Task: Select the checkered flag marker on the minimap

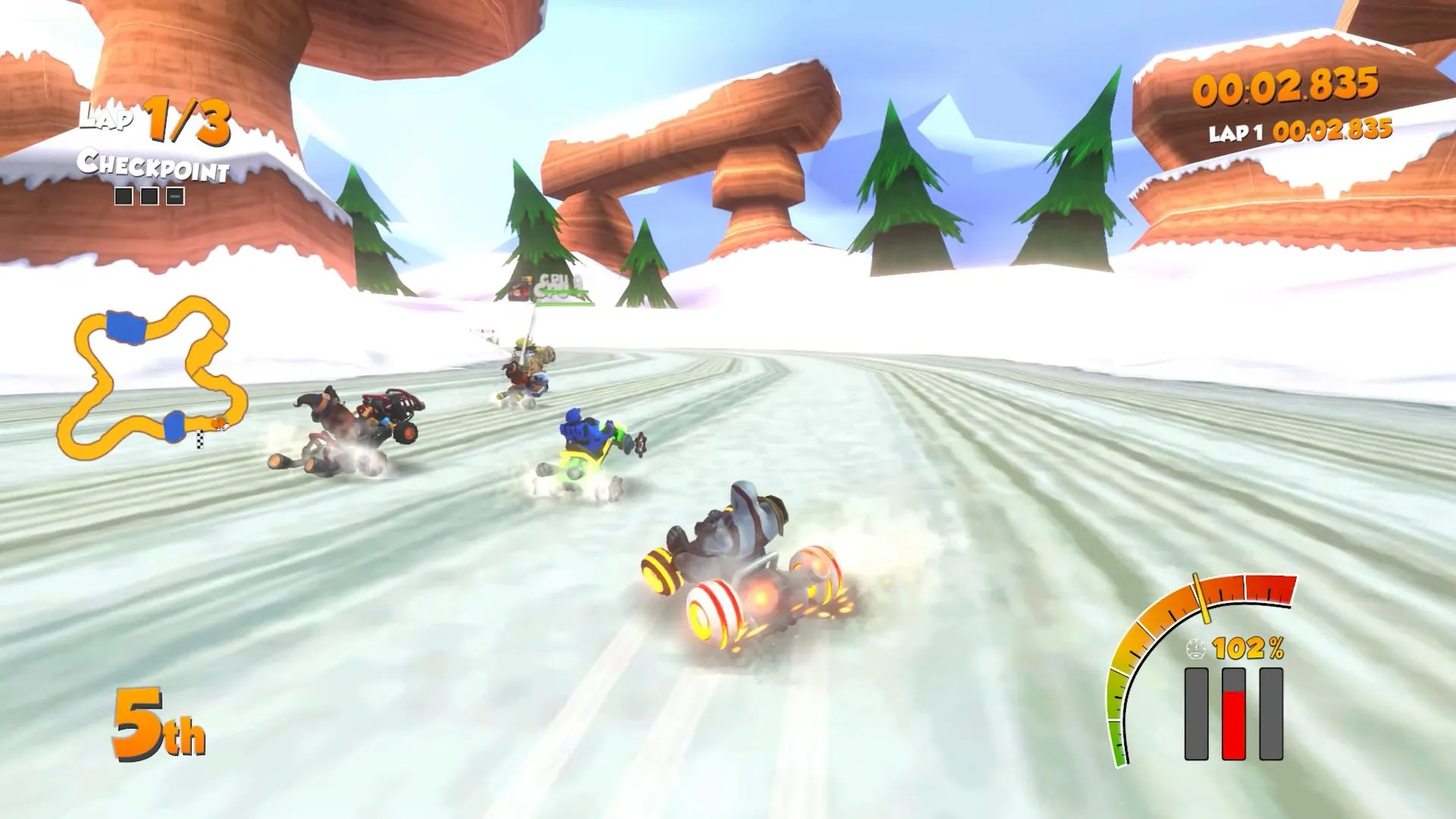Action: (200, 441)
